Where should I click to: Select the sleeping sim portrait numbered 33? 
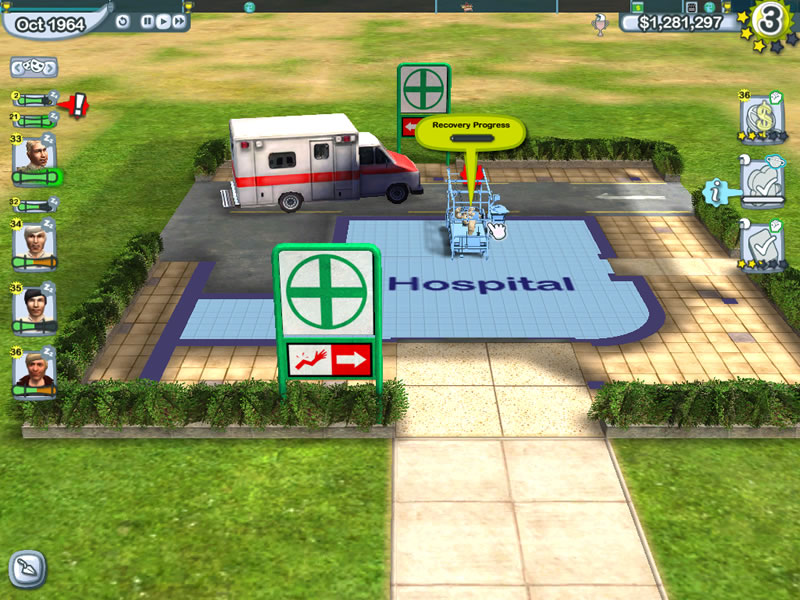tap(35, 155)
